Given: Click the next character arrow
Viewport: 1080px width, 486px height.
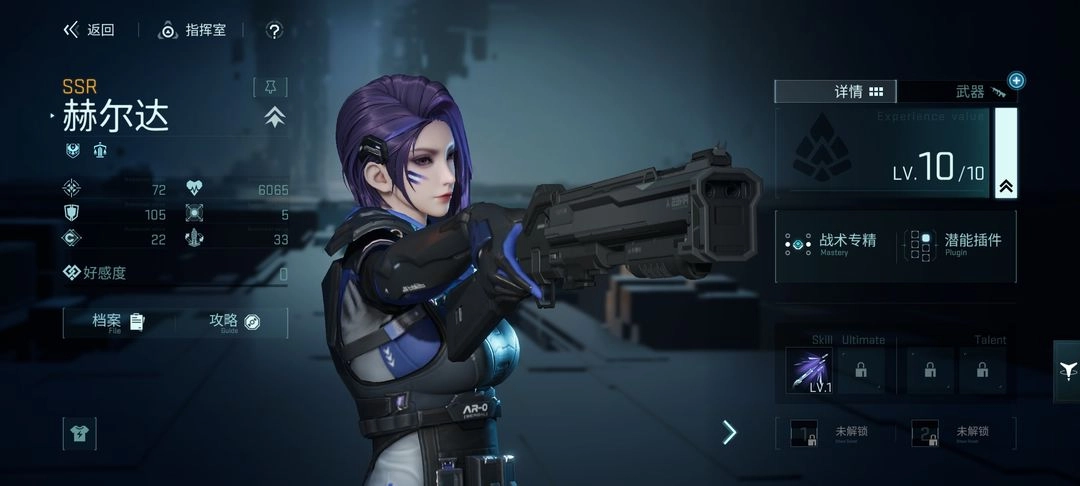Looking at the screenshot, I should [x=729, y=432].
